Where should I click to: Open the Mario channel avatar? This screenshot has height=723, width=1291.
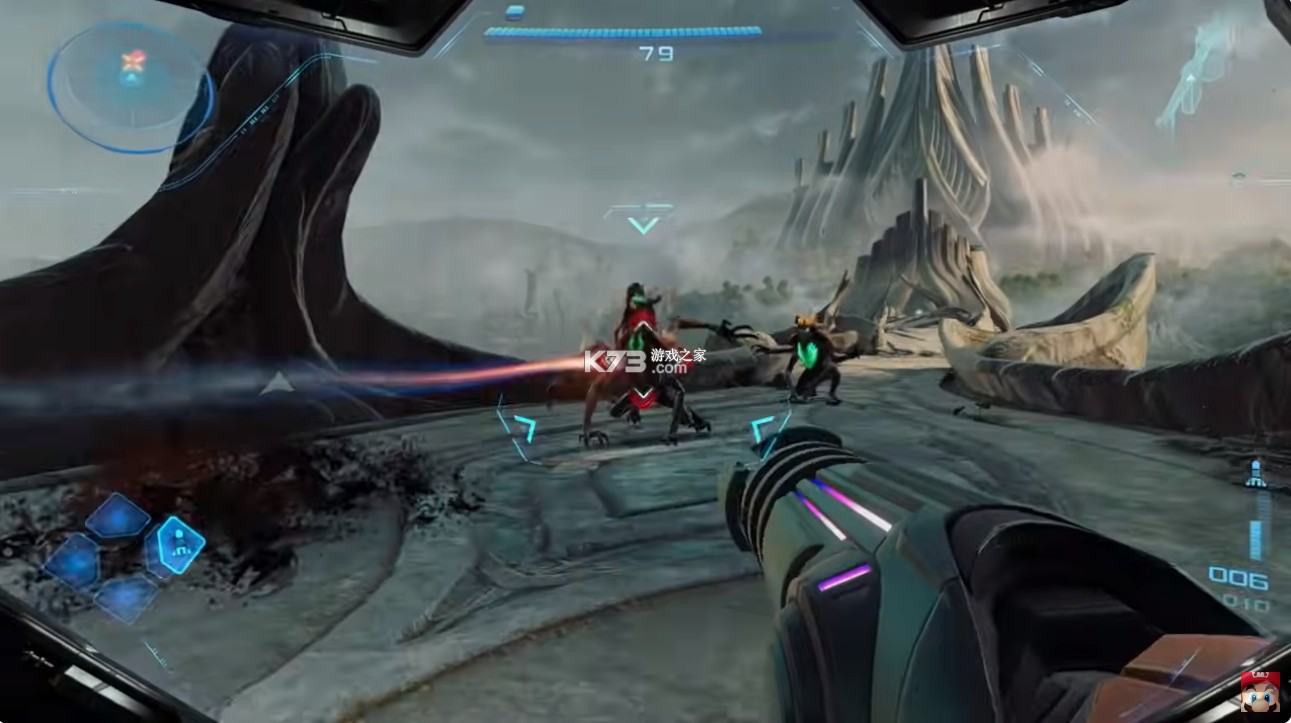(x=1260, y=692)
